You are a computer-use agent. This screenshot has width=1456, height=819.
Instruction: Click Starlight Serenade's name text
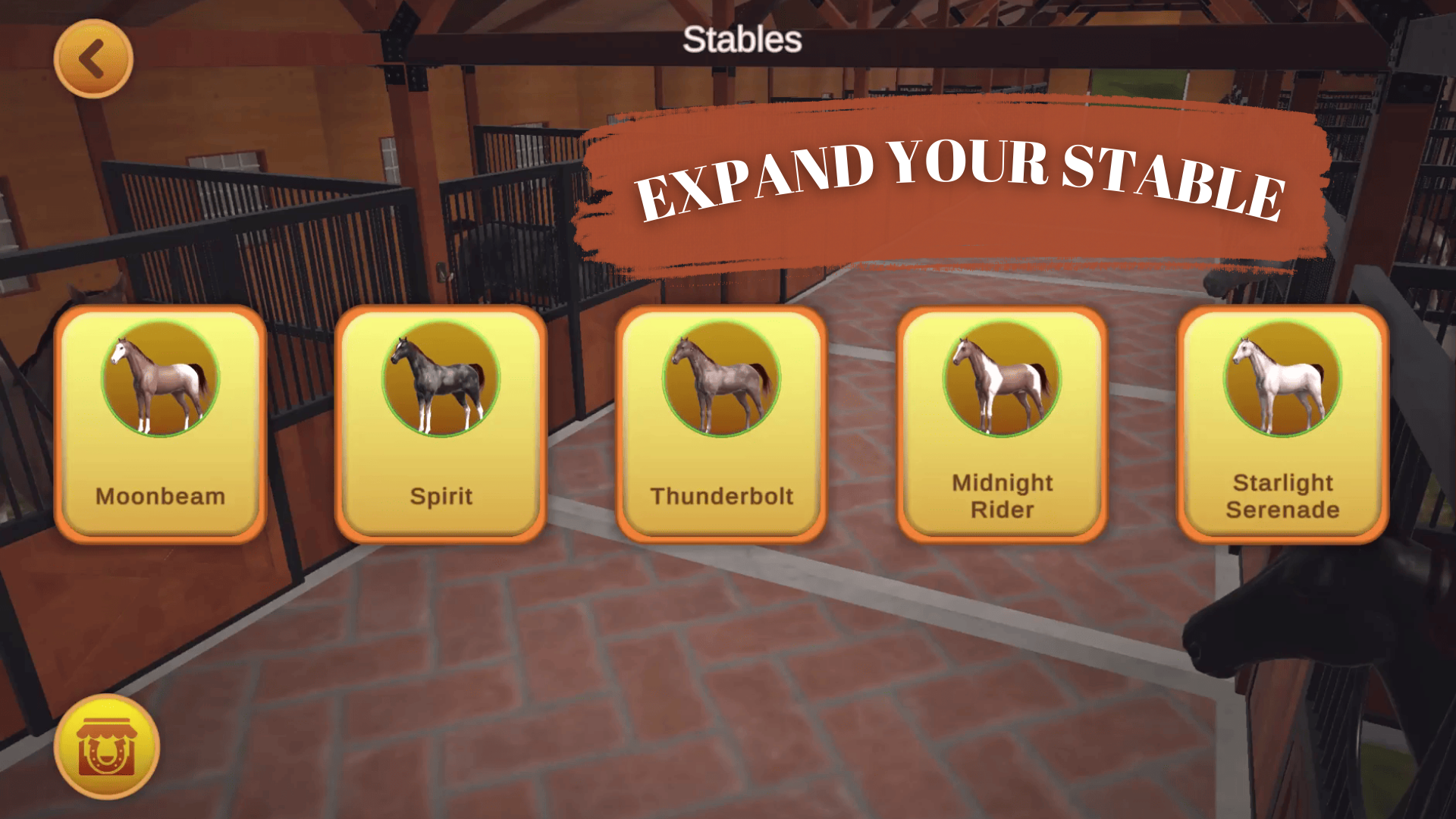(1282, 494)
